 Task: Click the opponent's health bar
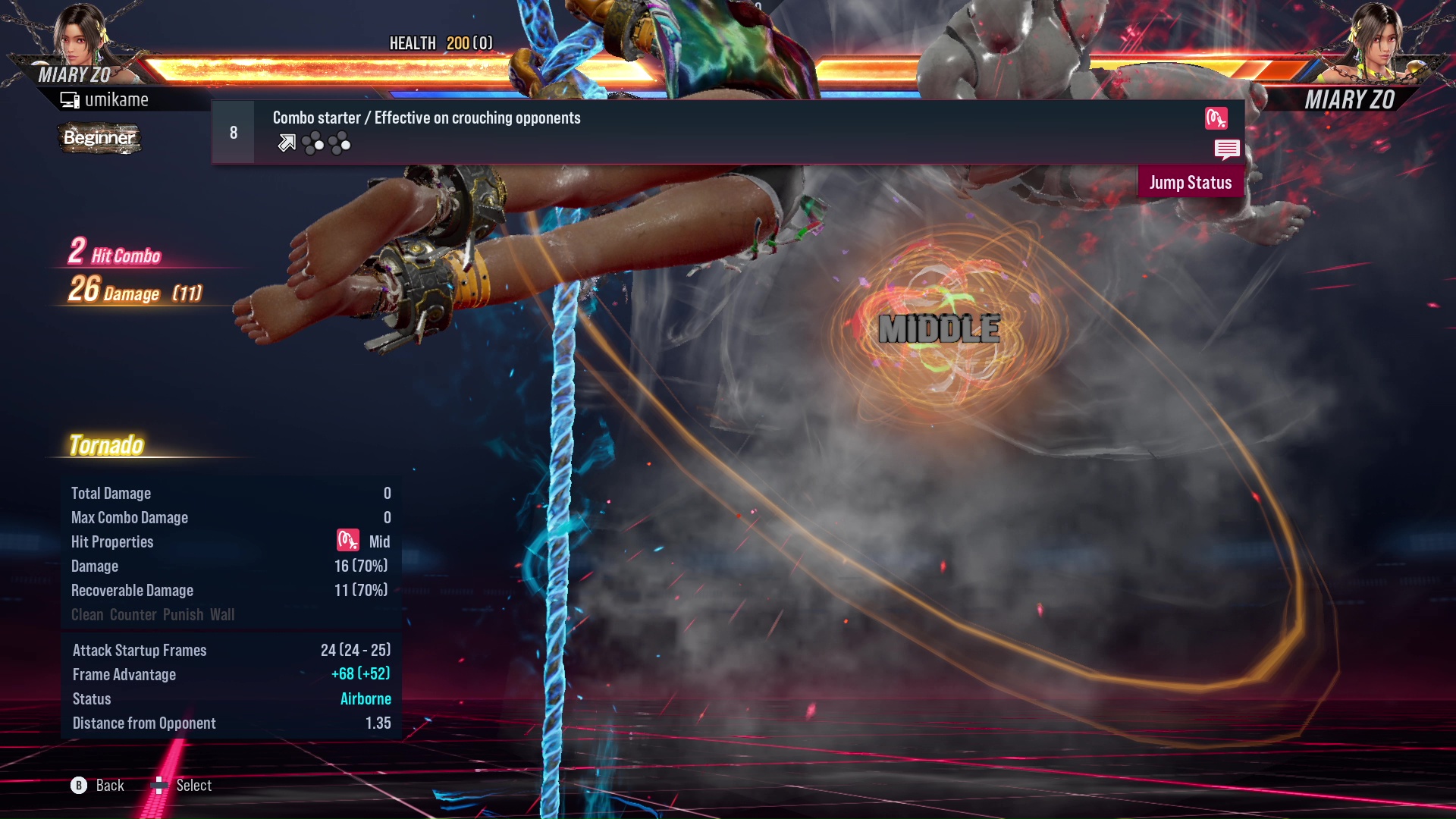pos(1062,63)
